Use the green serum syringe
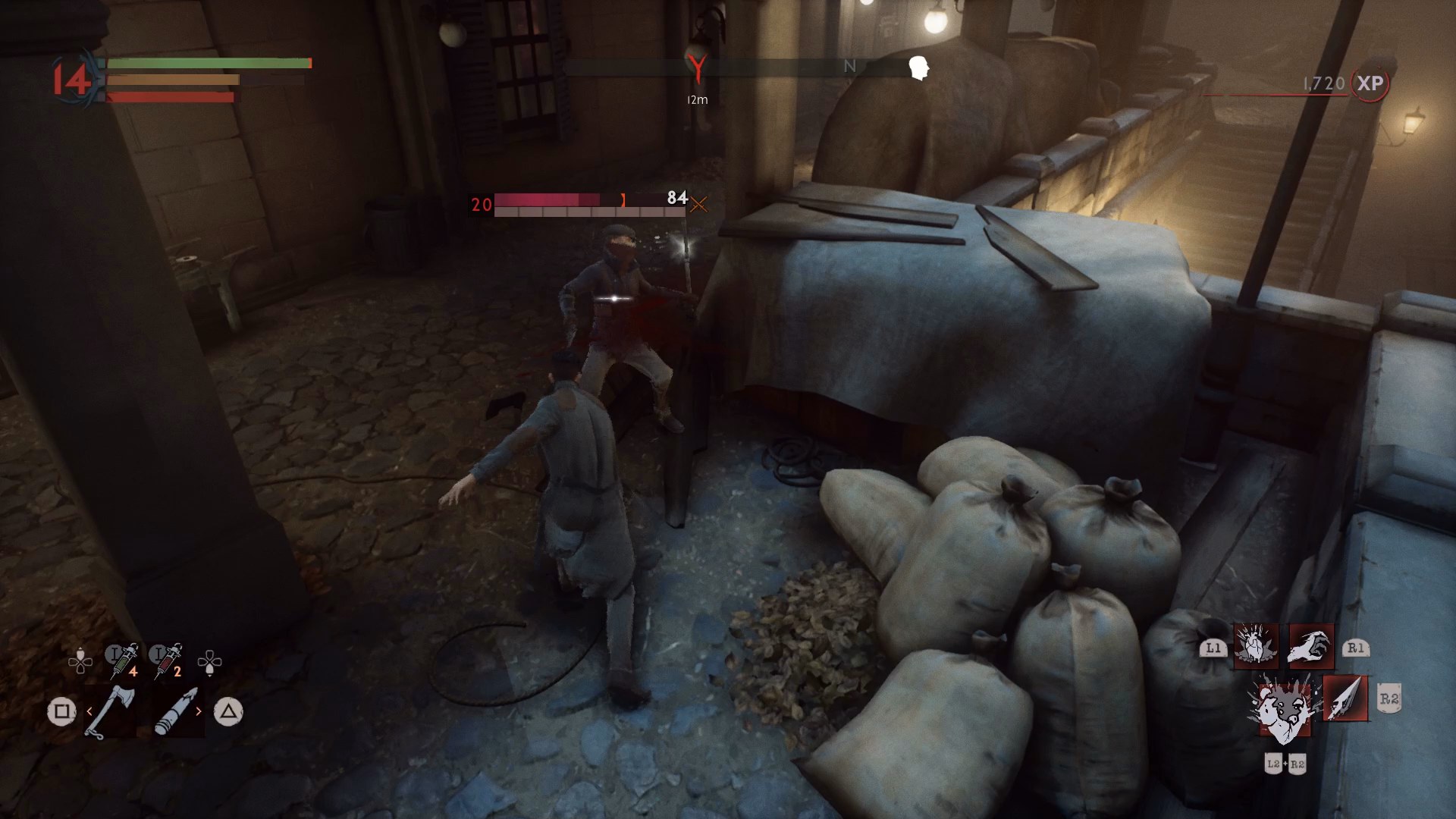 point(123,661)
